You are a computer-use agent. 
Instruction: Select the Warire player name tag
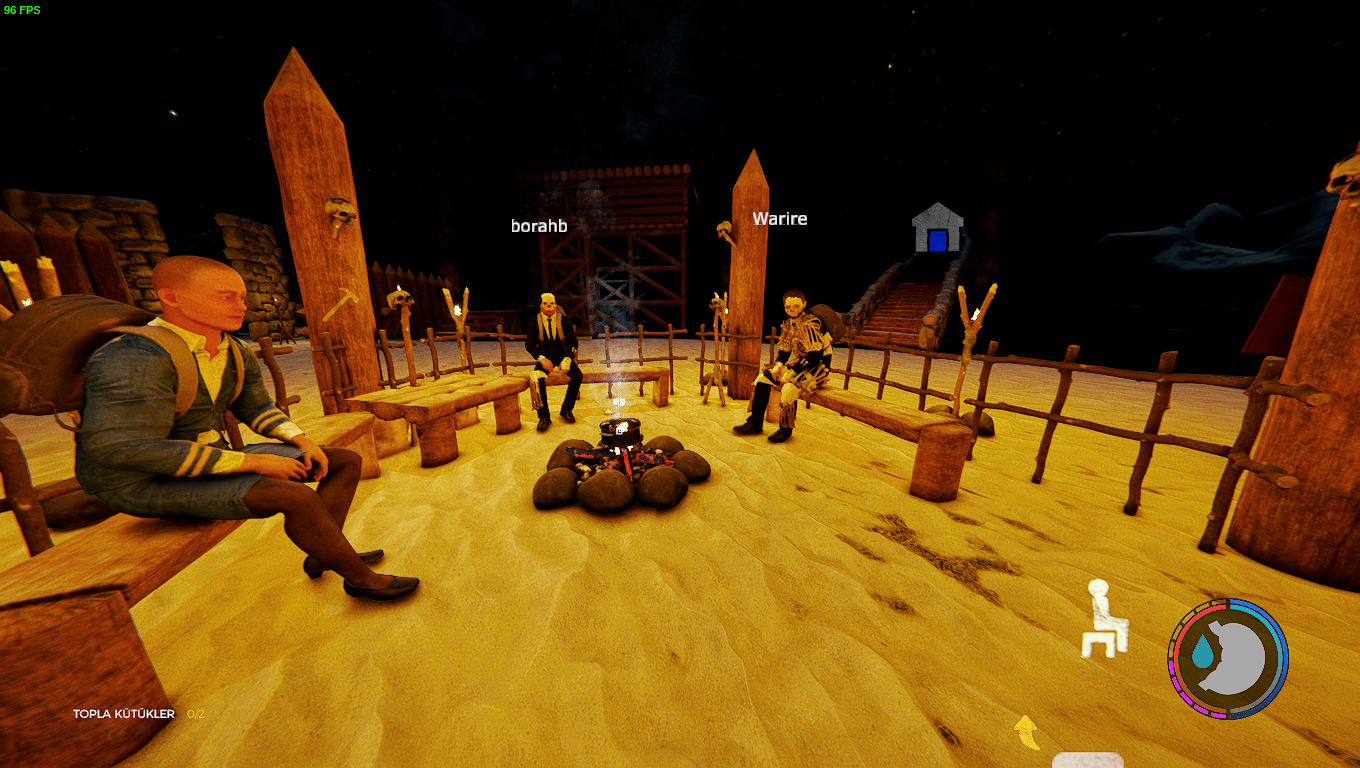(780, 219)
